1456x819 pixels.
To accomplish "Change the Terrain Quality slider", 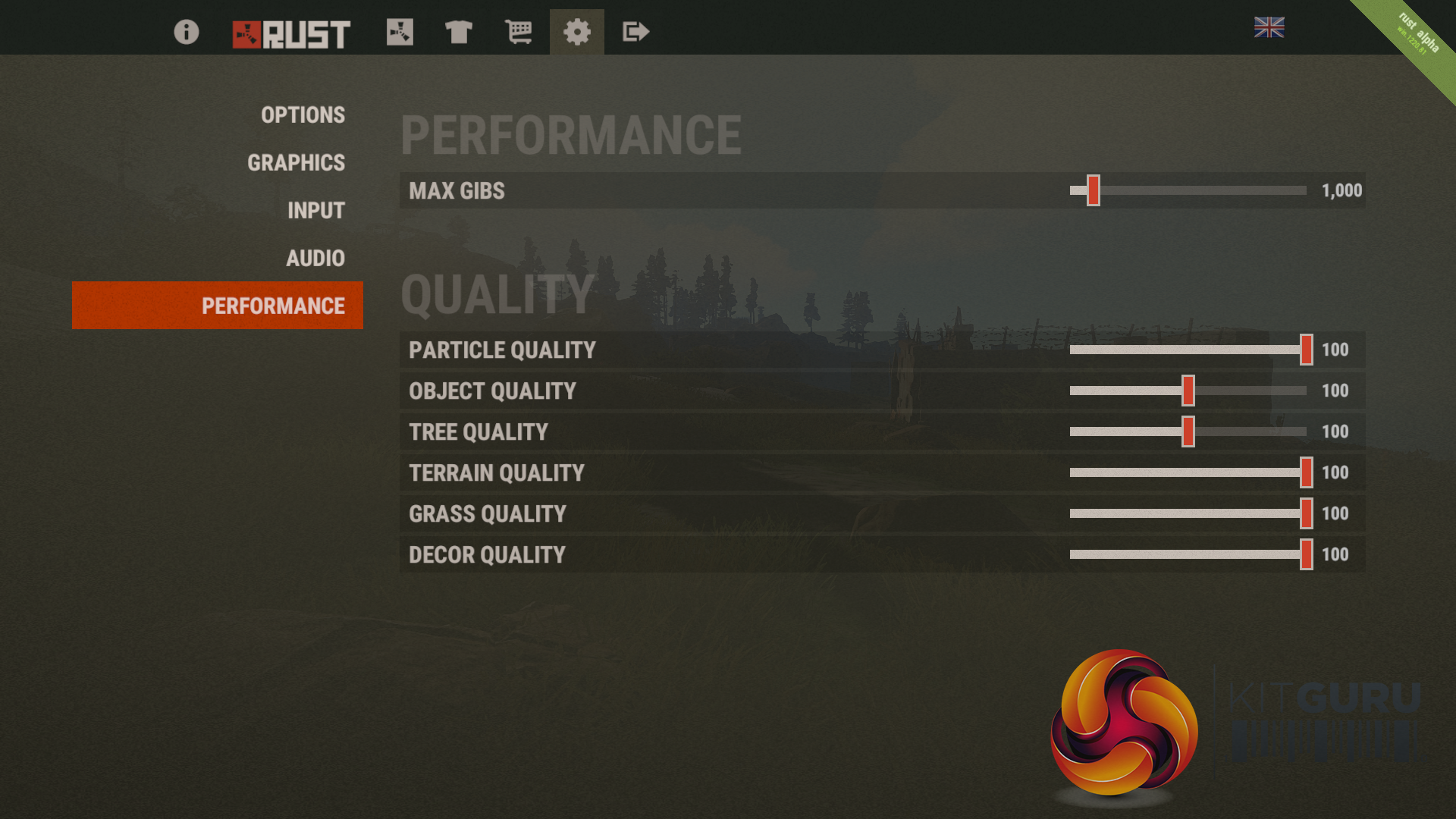I will coord(1306,472).
